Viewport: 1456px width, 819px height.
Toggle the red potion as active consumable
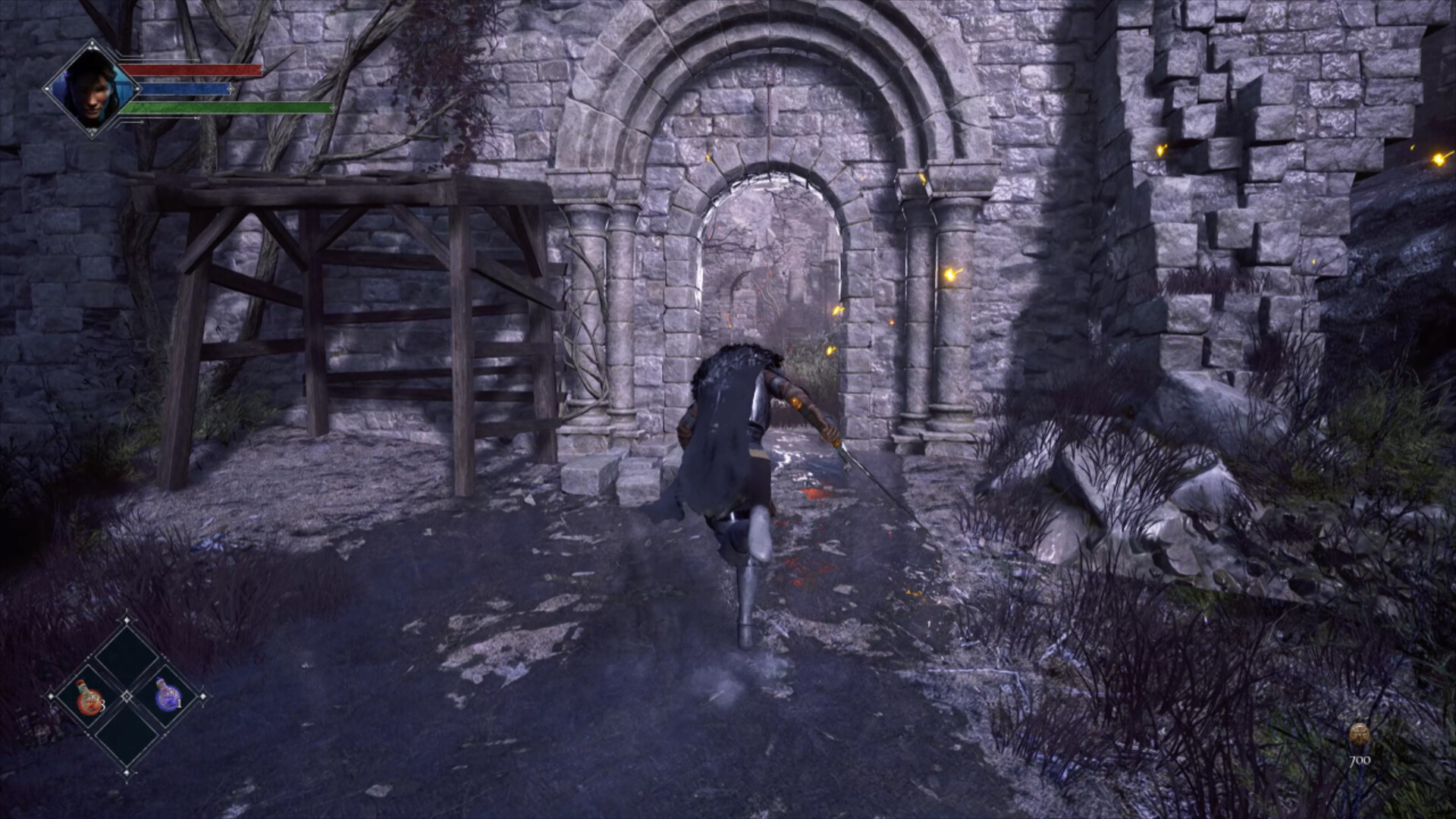pos(89,698)
